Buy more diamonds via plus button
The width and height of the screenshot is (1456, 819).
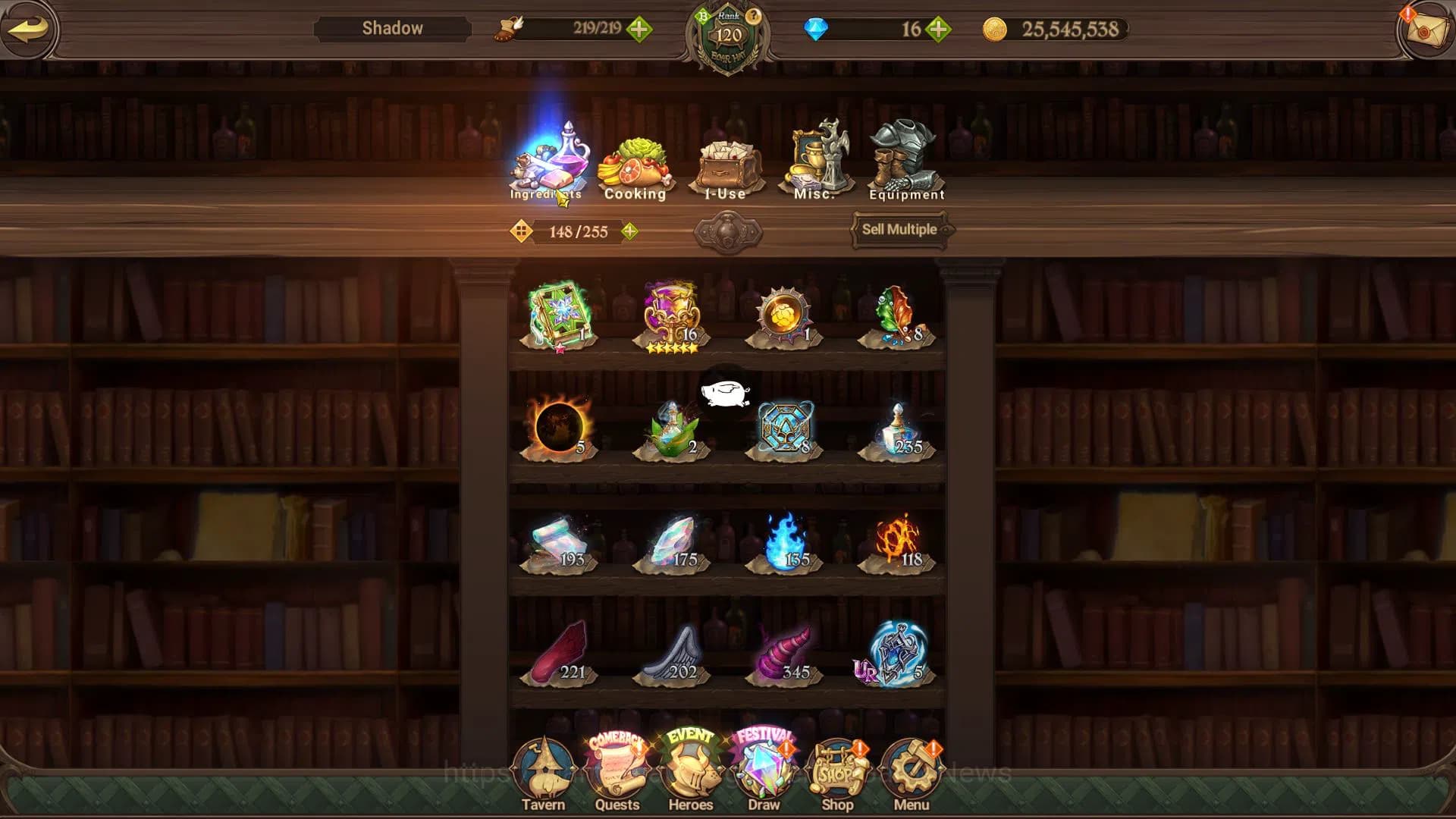pyautogui.click(x=938, y=30)
